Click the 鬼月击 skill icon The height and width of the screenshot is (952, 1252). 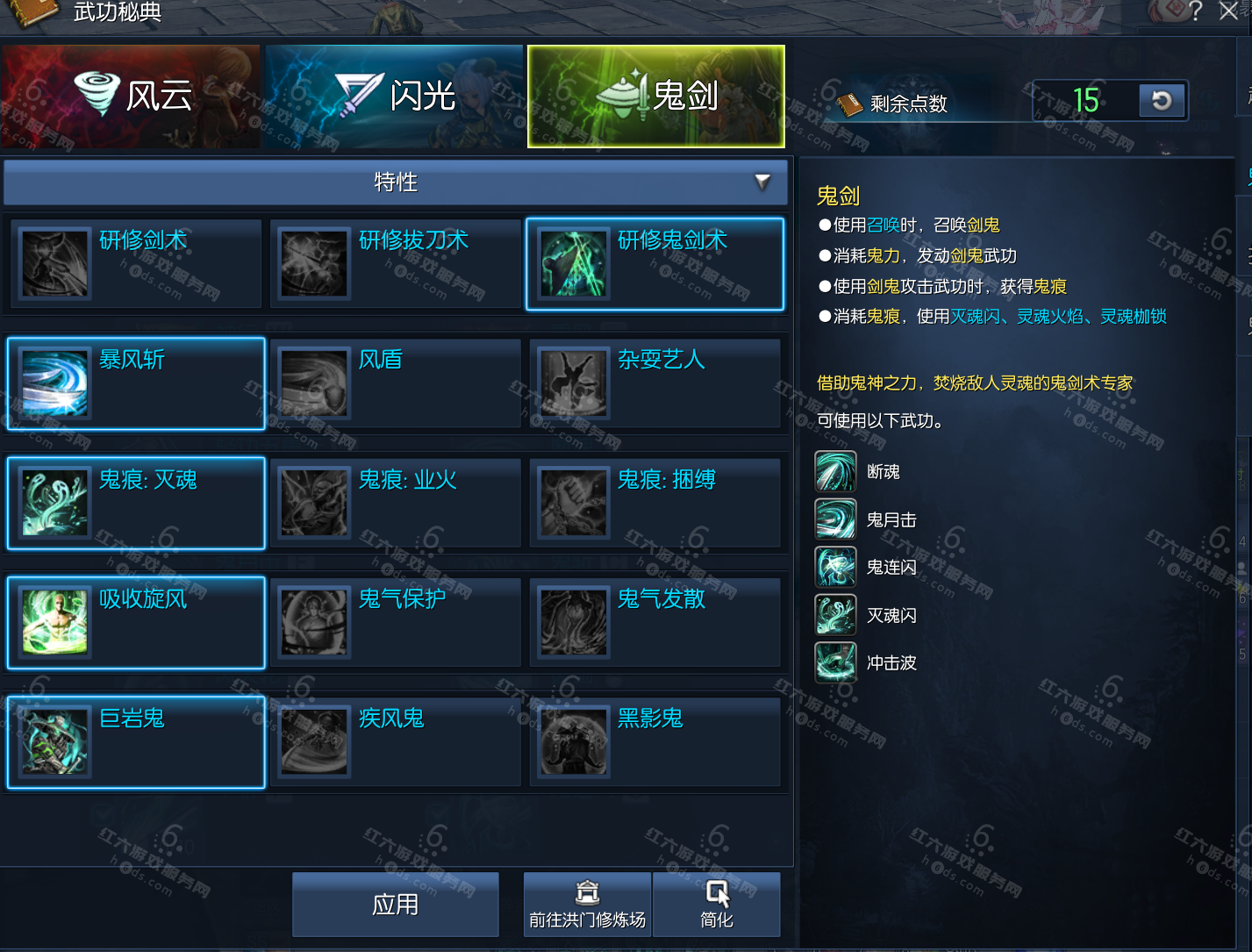pyautogui.click(x=835, y=519)
